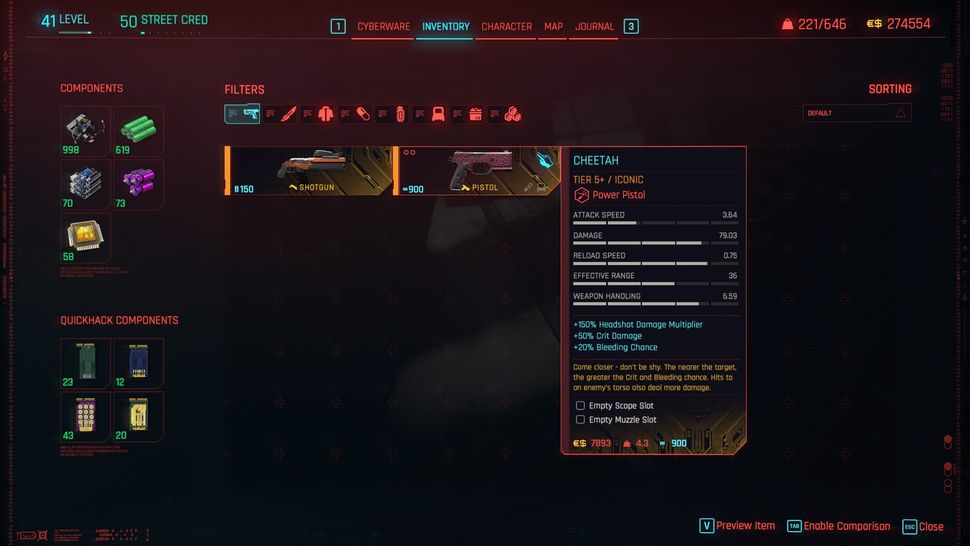Click the Empty Muzzle Slot checkbox

580,420
